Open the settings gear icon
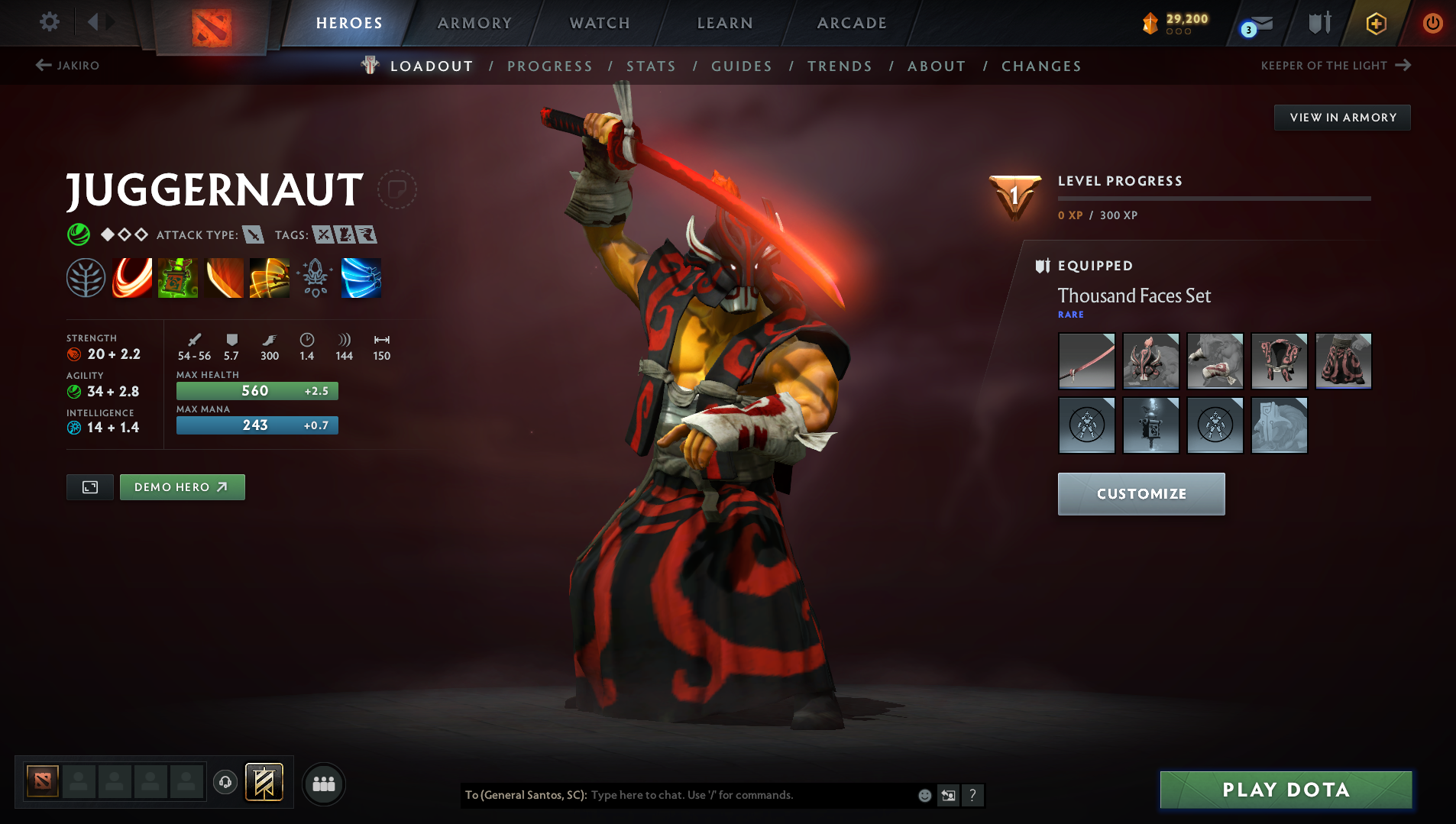This screenshot has height=824, width=1456. [x=49, y=22]
